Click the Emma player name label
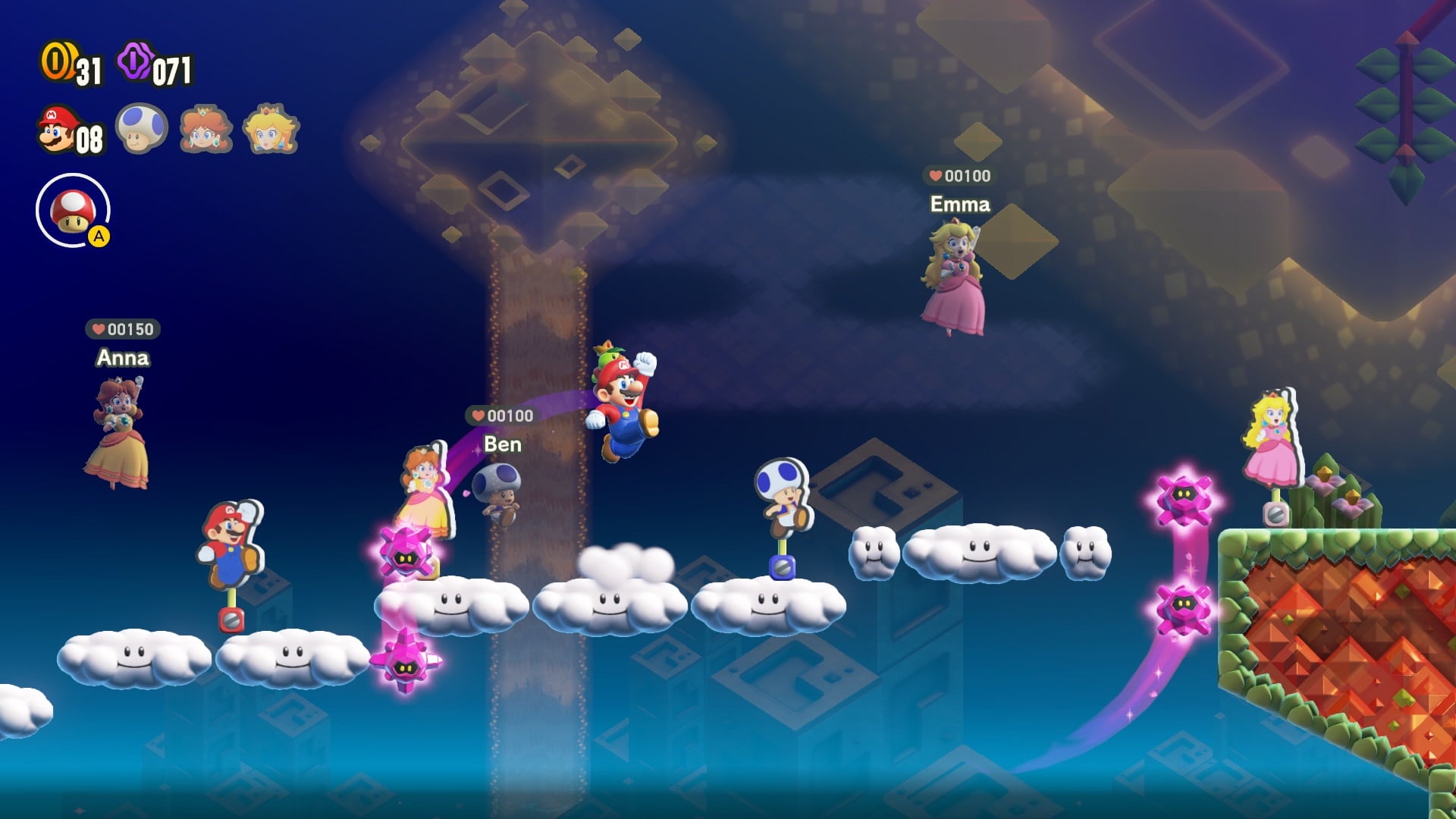This screenshot has width=1456, height=819. [x=960, y=204]
